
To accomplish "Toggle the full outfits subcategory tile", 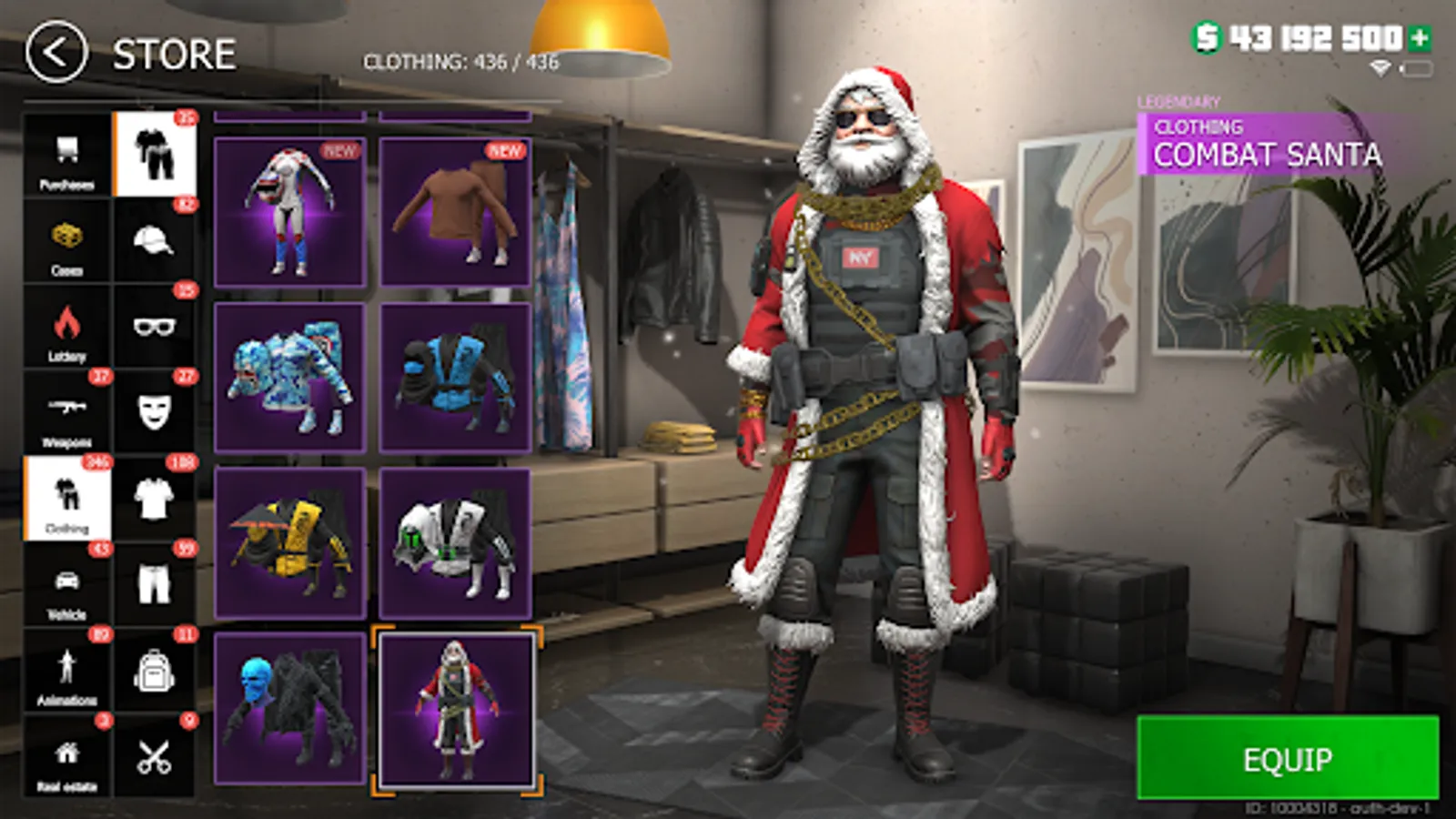I will click(155, 155).
